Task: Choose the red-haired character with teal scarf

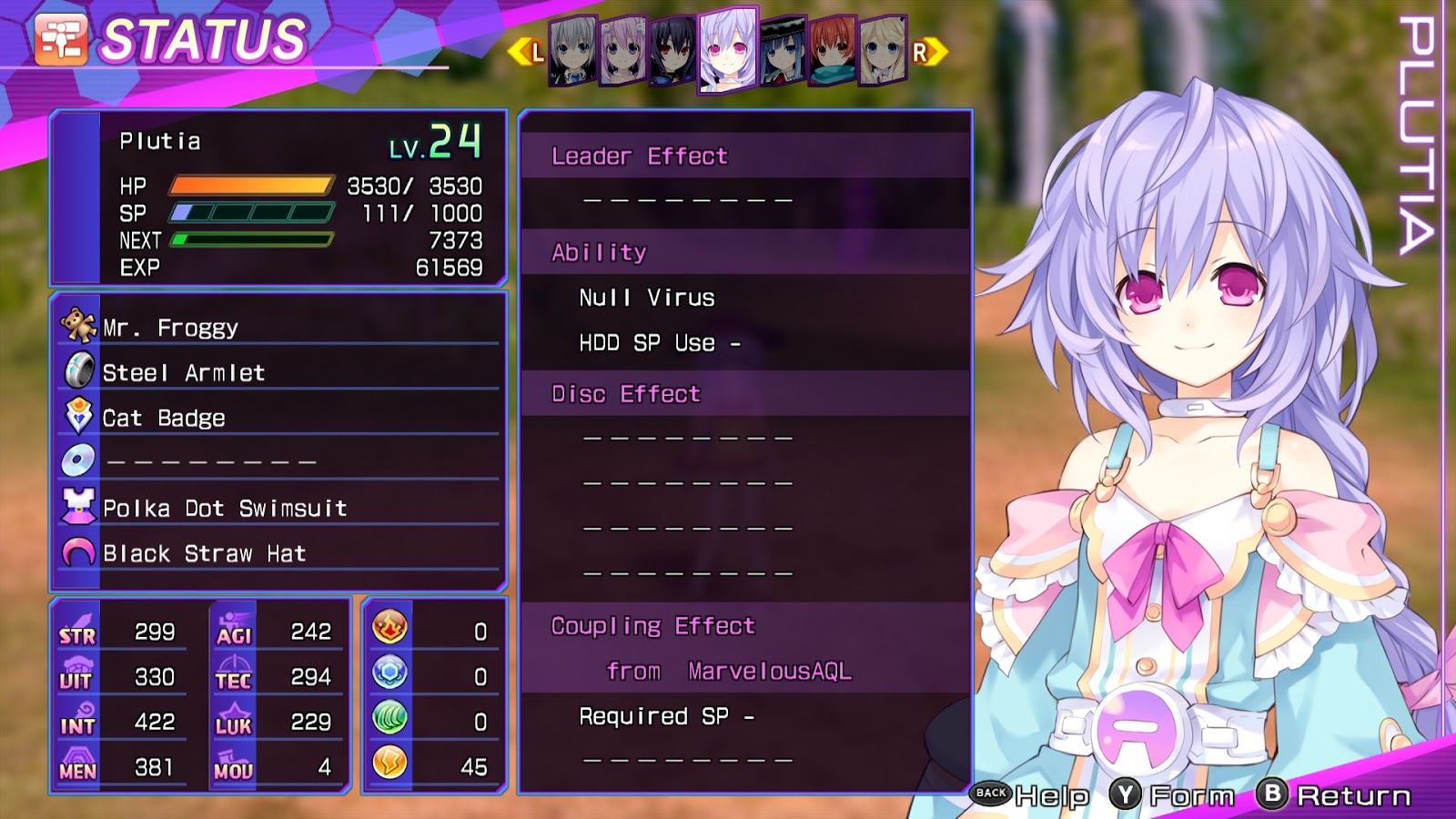Action: pyautogui.click(x=833, y=51)
